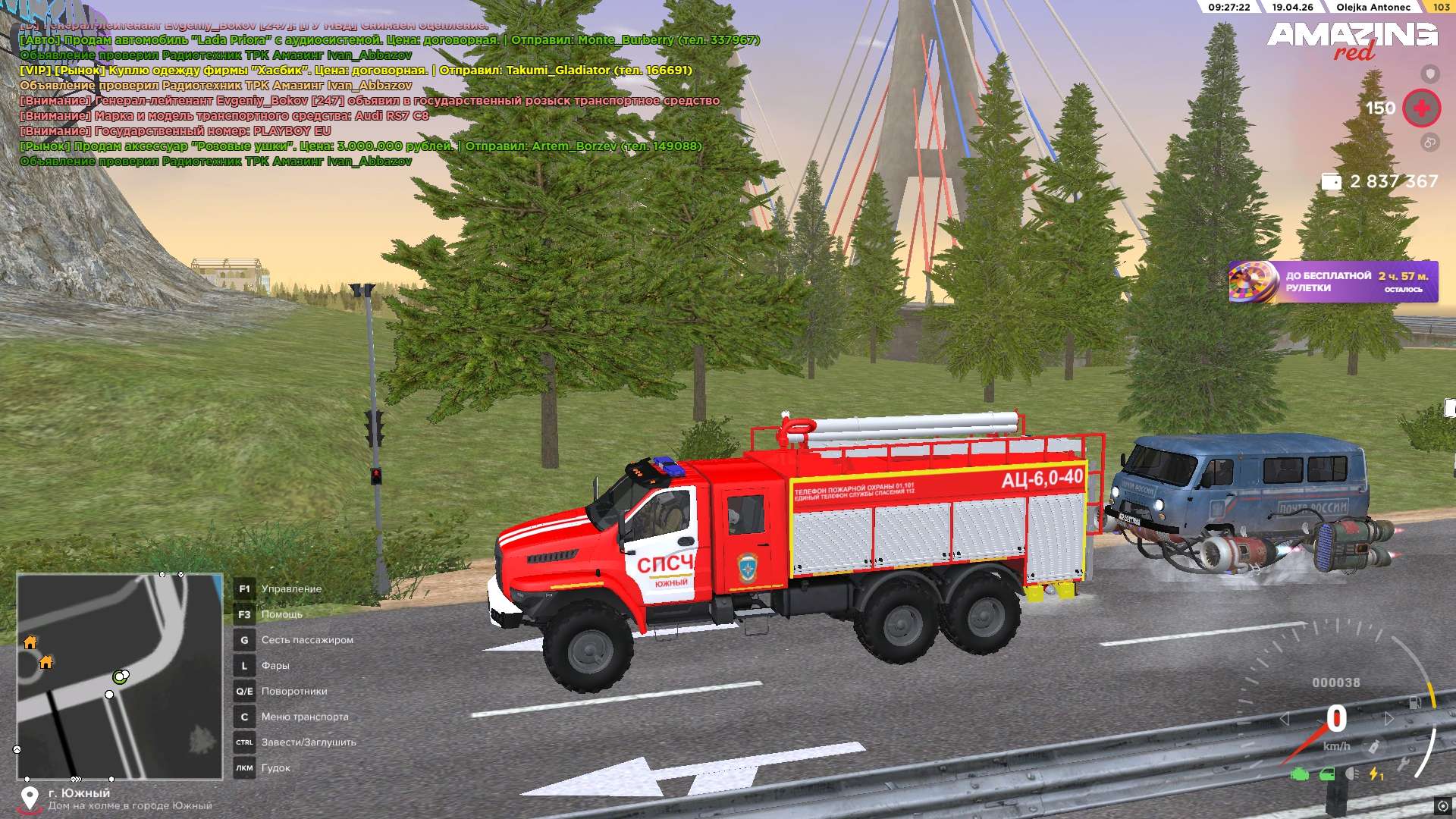Click the oil bottle icon on speedometer
The height and width of the screenshot is (819, 1456).
1373,747
